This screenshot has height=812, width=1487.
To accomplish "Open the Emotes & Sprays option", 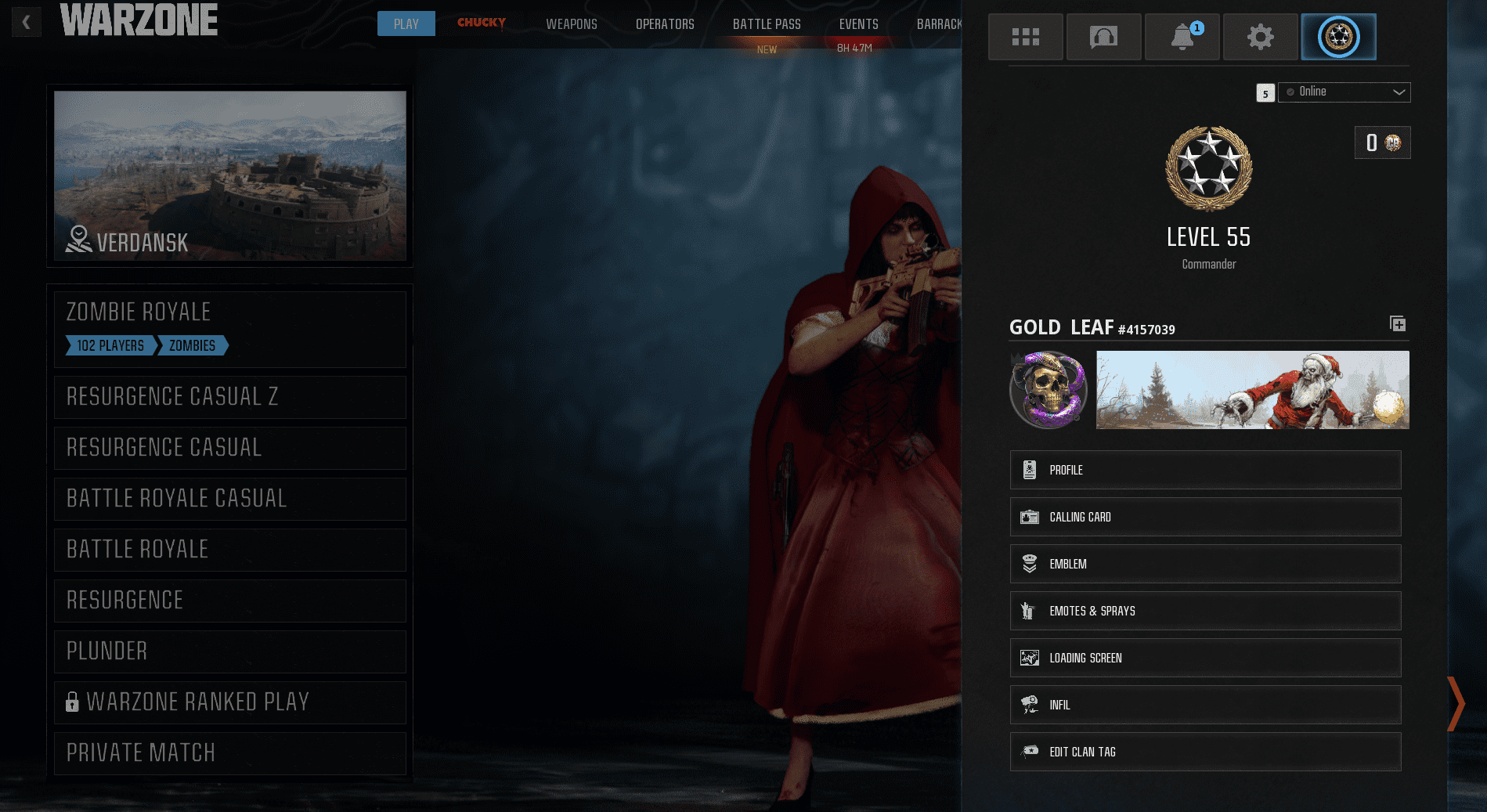I will 1204,611.
